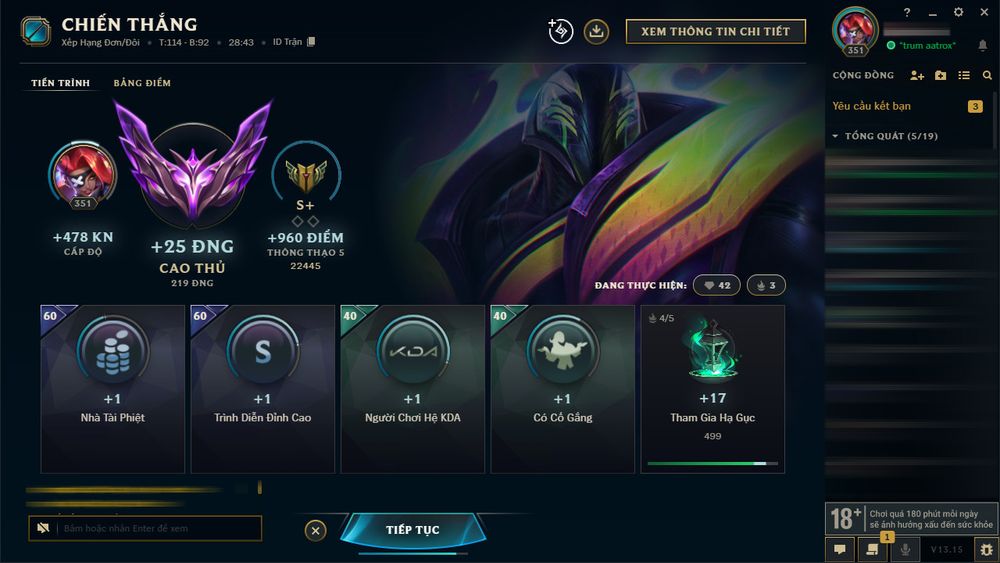Dismiss with the round X button near Tiếp Tục
This screenshot has height=563, width=1000.
pos(316,530)
